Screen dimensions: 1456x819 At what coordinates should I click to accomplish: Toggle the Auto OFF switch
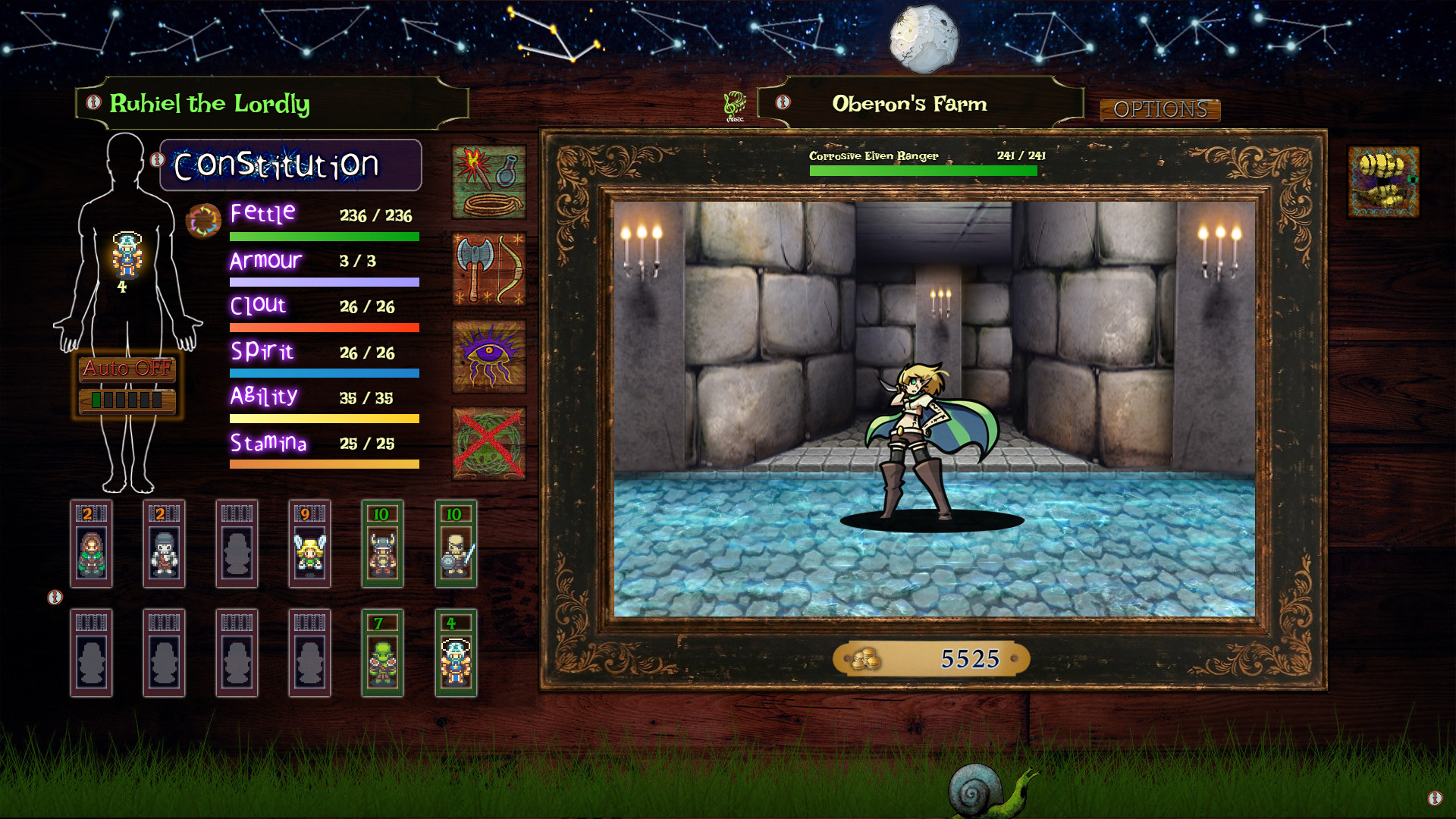(126, 371)
